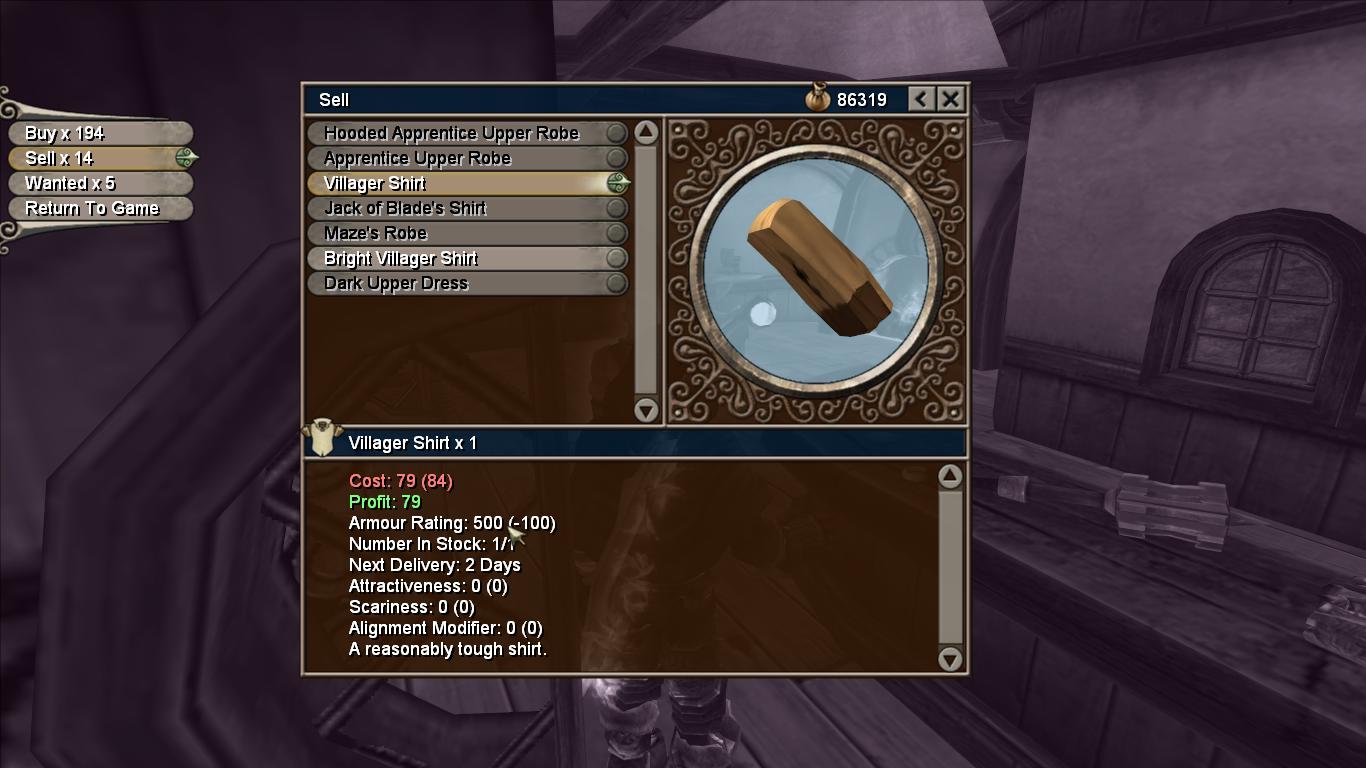Click the item list's scroll-down arrow
Image resolution: width=1366 pixels, height=768 pixels.
click(646, 409)
